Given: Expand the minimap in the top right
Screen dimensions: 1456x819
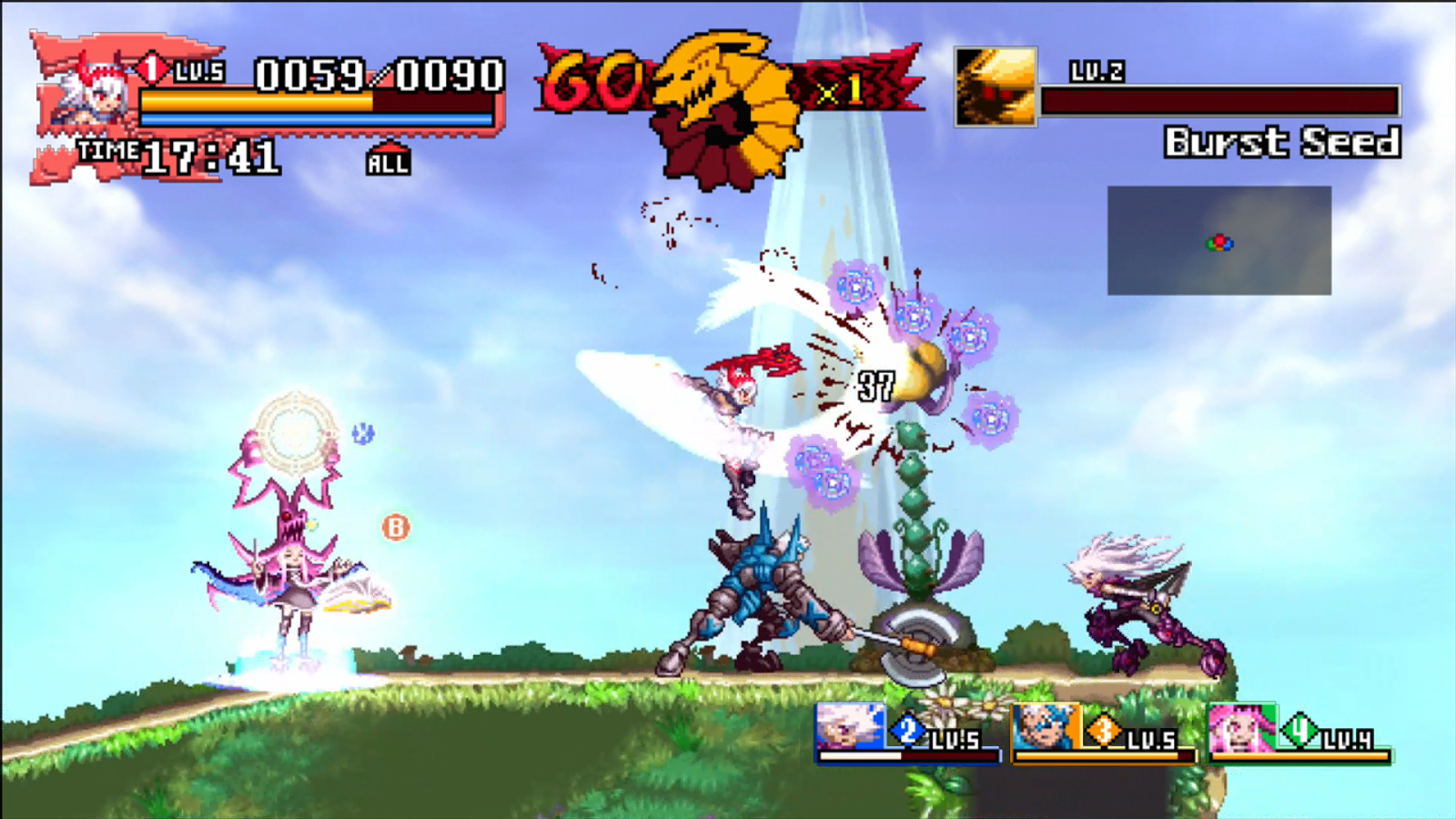Looking at the screenshot, I should (1219, 241).
